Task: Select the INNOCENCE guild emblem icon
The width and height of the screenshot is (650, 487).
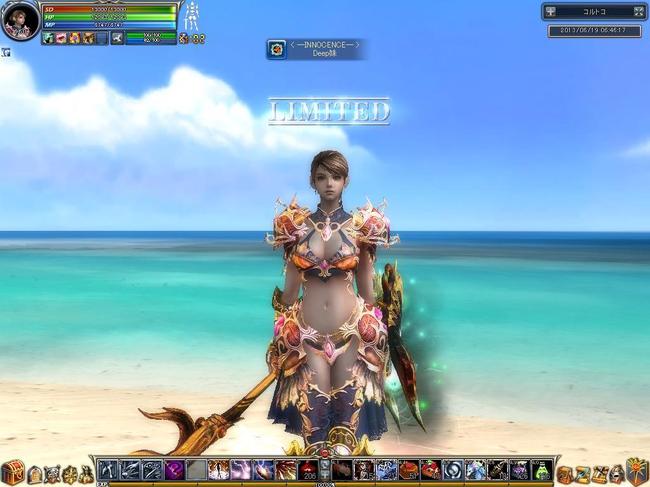Action: tap(276, 49)
